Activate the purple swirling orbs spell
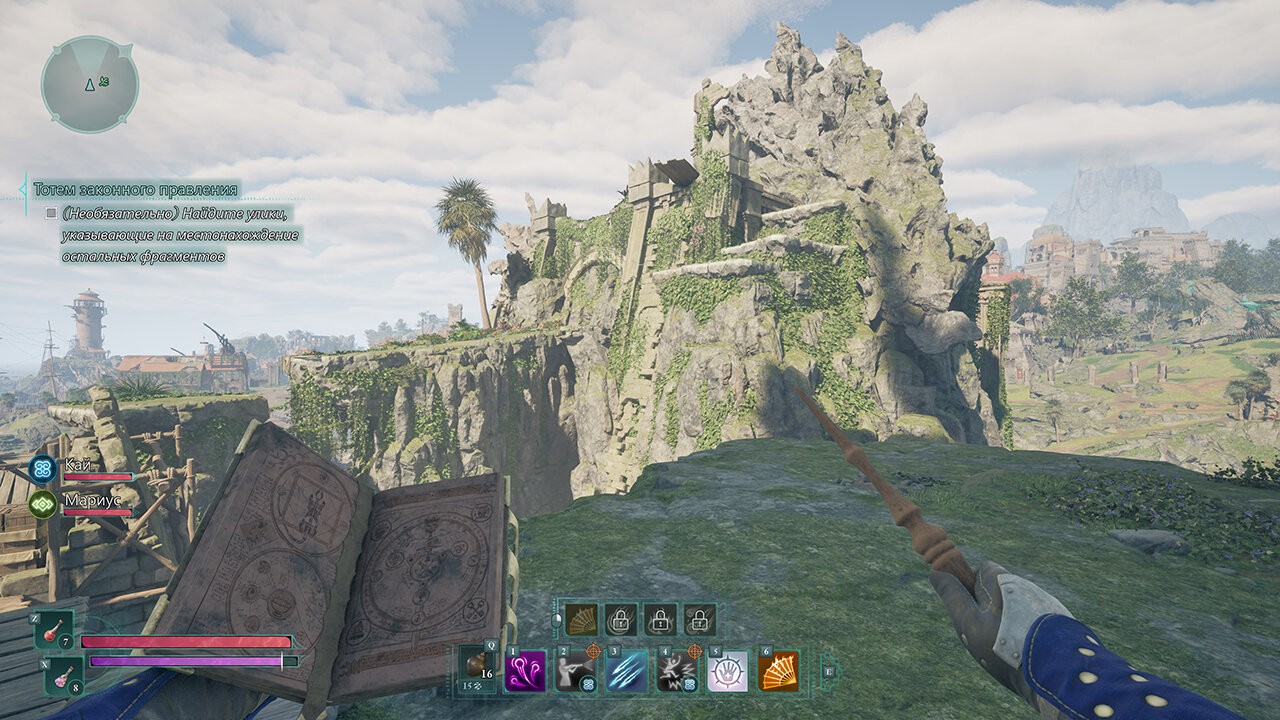 click(526, 671)
